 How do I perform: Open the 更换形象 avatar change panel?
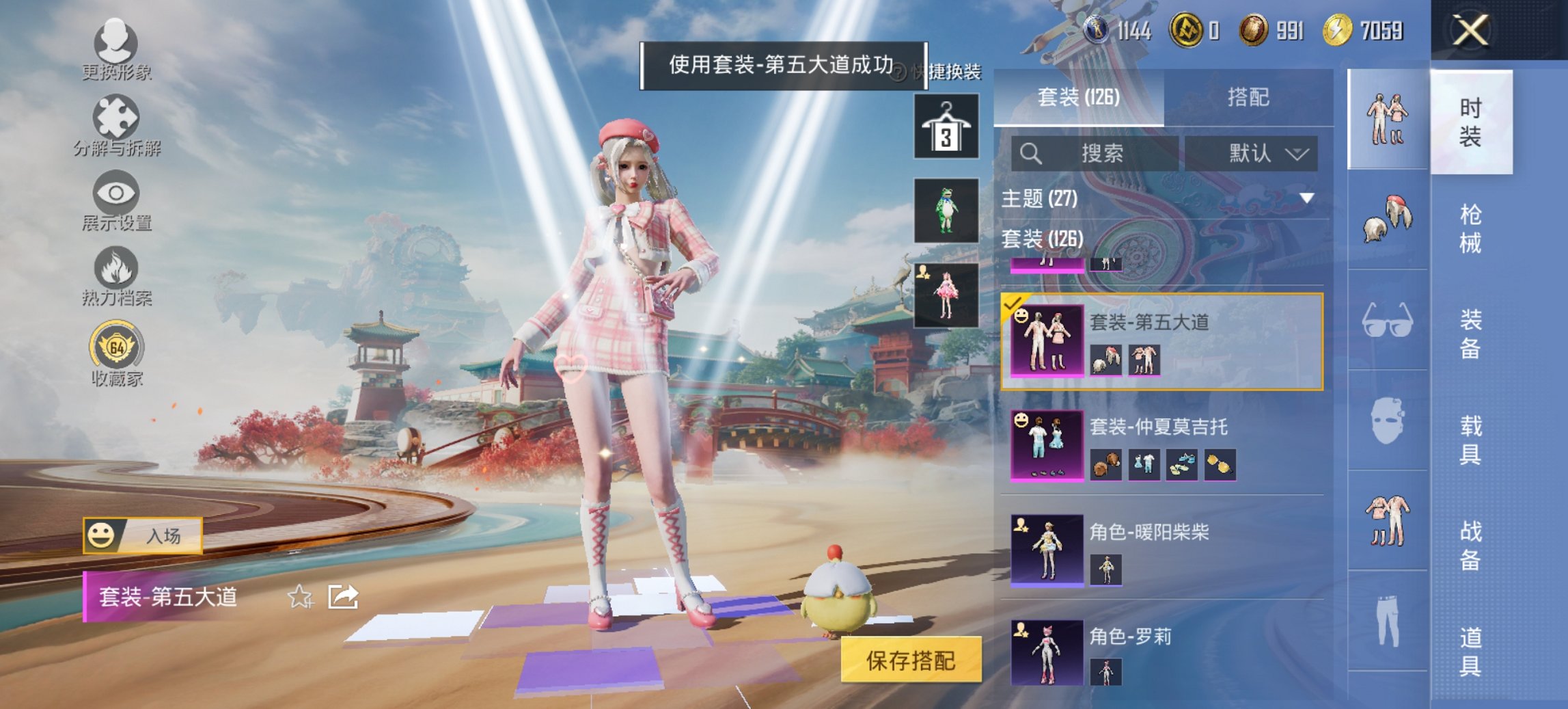pos(118,48)
